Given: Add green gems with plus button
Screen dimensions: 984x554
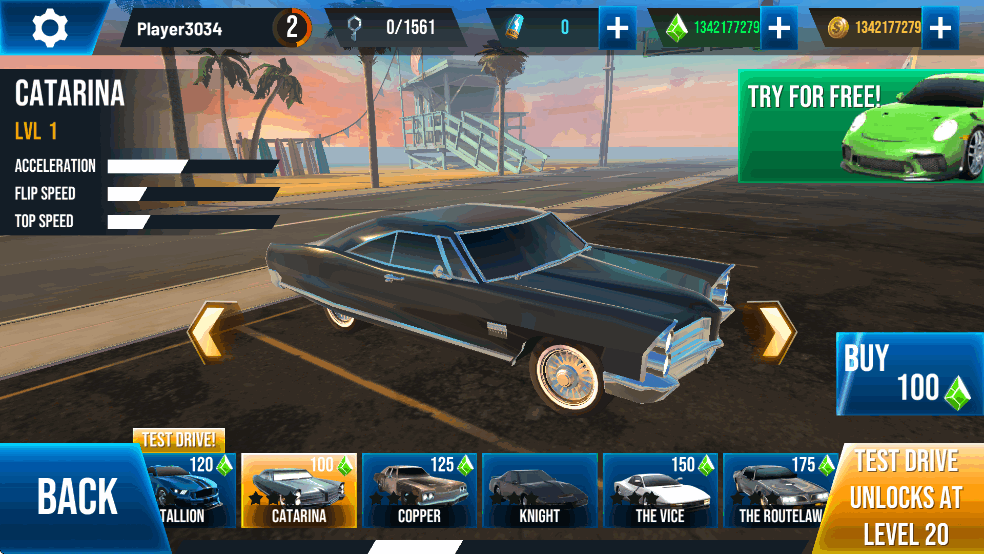Looking at the screenshot, I should click(x=778, y=28).
